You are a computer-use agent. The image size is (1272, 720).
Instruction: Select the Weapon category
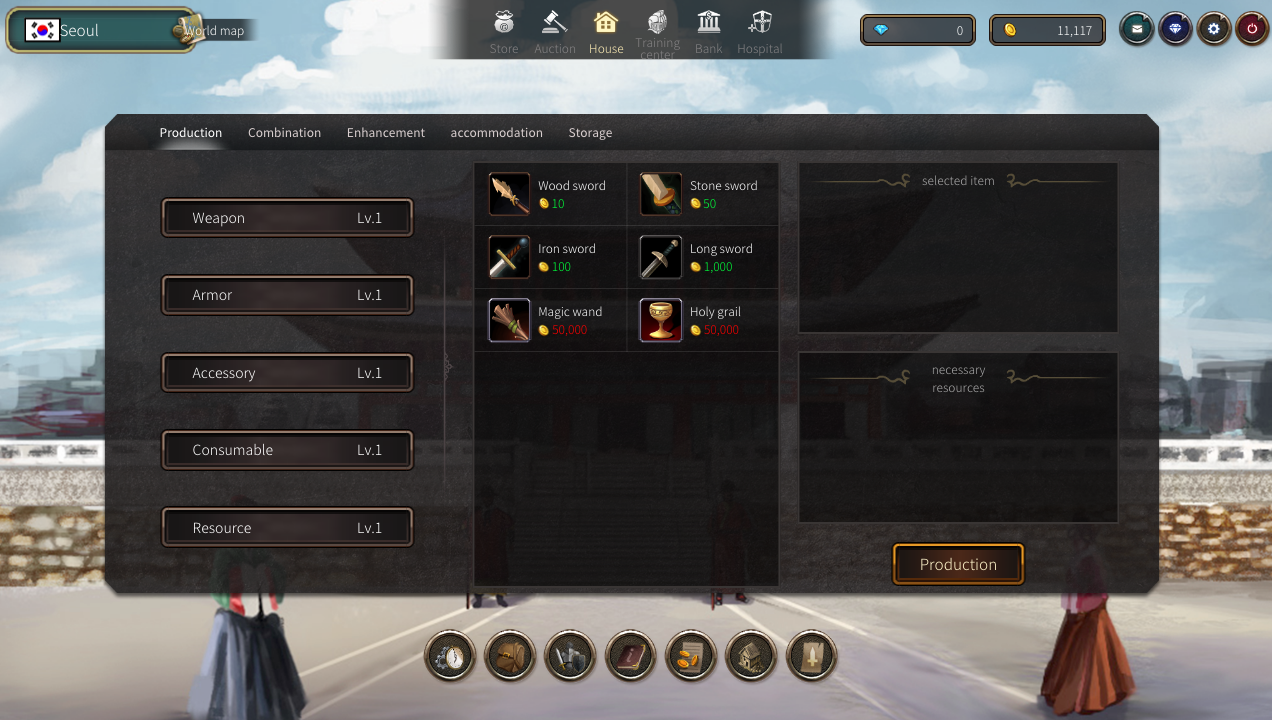coord(287,218)
